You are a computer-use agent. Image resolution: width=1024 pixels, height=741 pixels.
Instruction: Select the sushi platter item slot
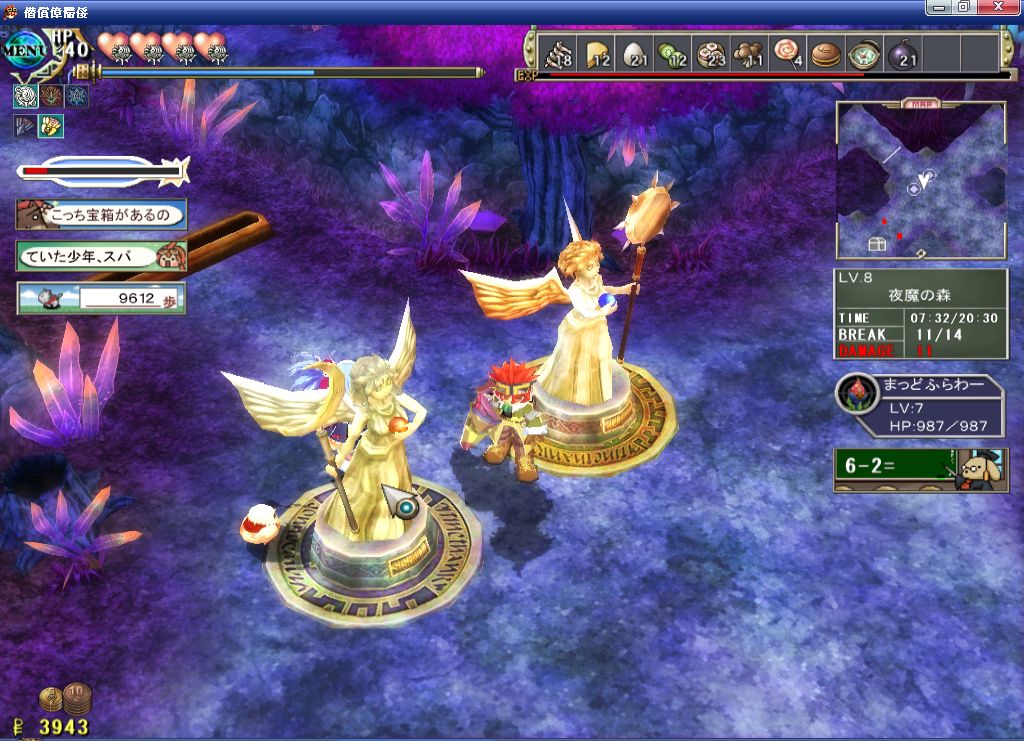pyautogui.click(x=712, y=54)
